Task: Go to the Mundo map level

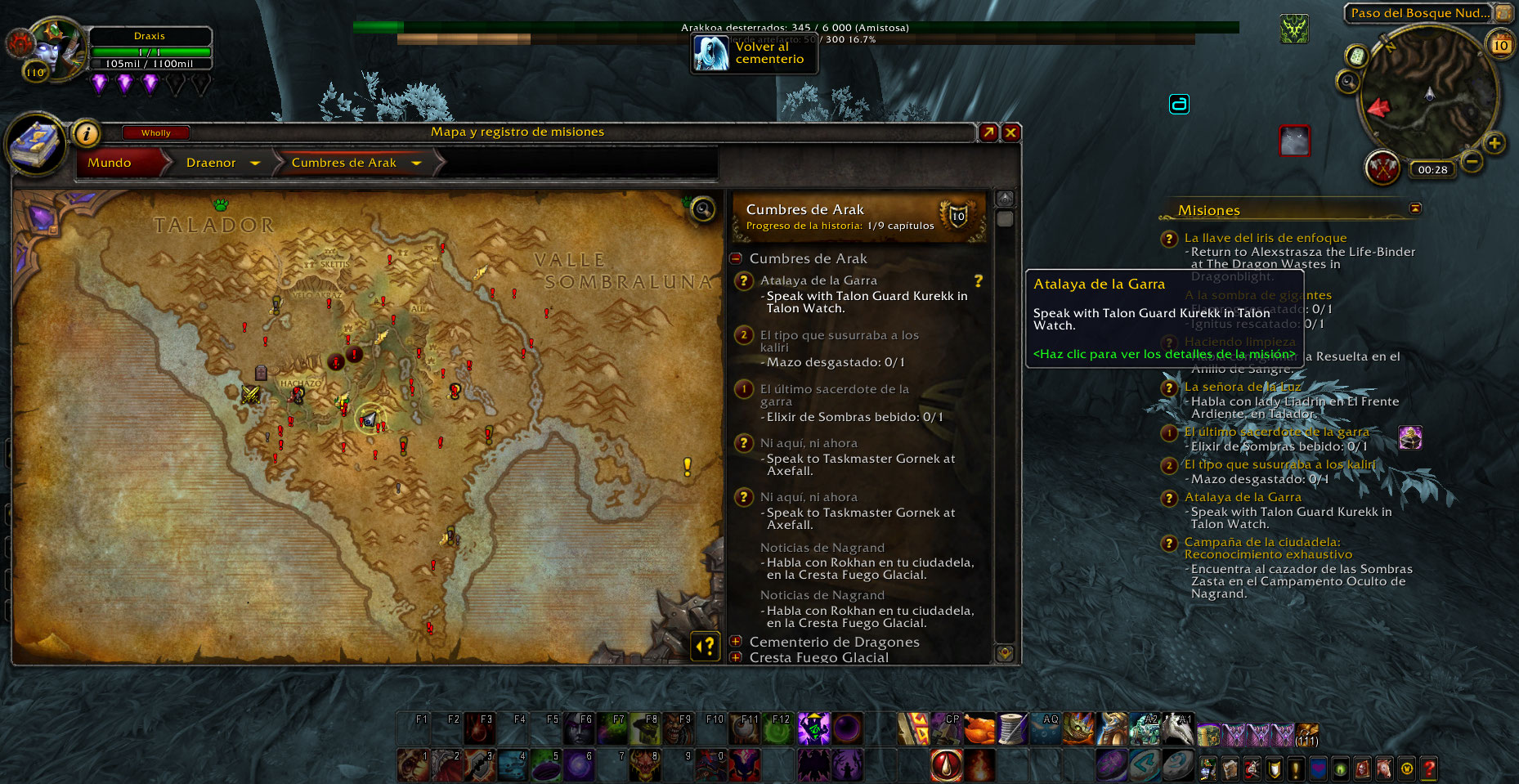Action: (x=110, y=163)
